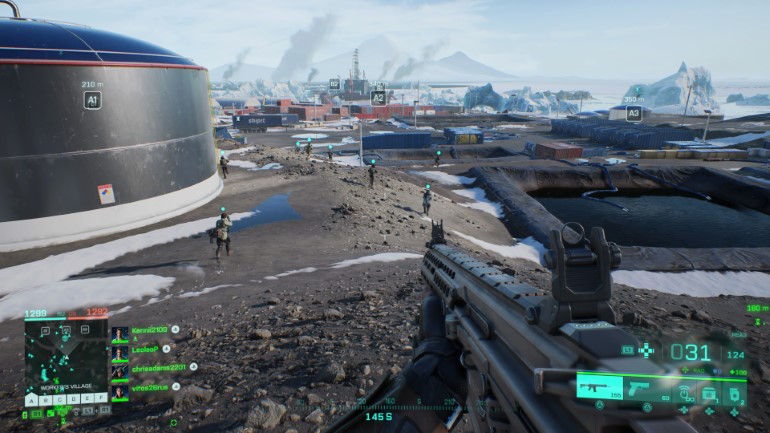This screenshot has width=770, height=433.
Task: Select sector A in the objective strip
Action: [33, 399]
